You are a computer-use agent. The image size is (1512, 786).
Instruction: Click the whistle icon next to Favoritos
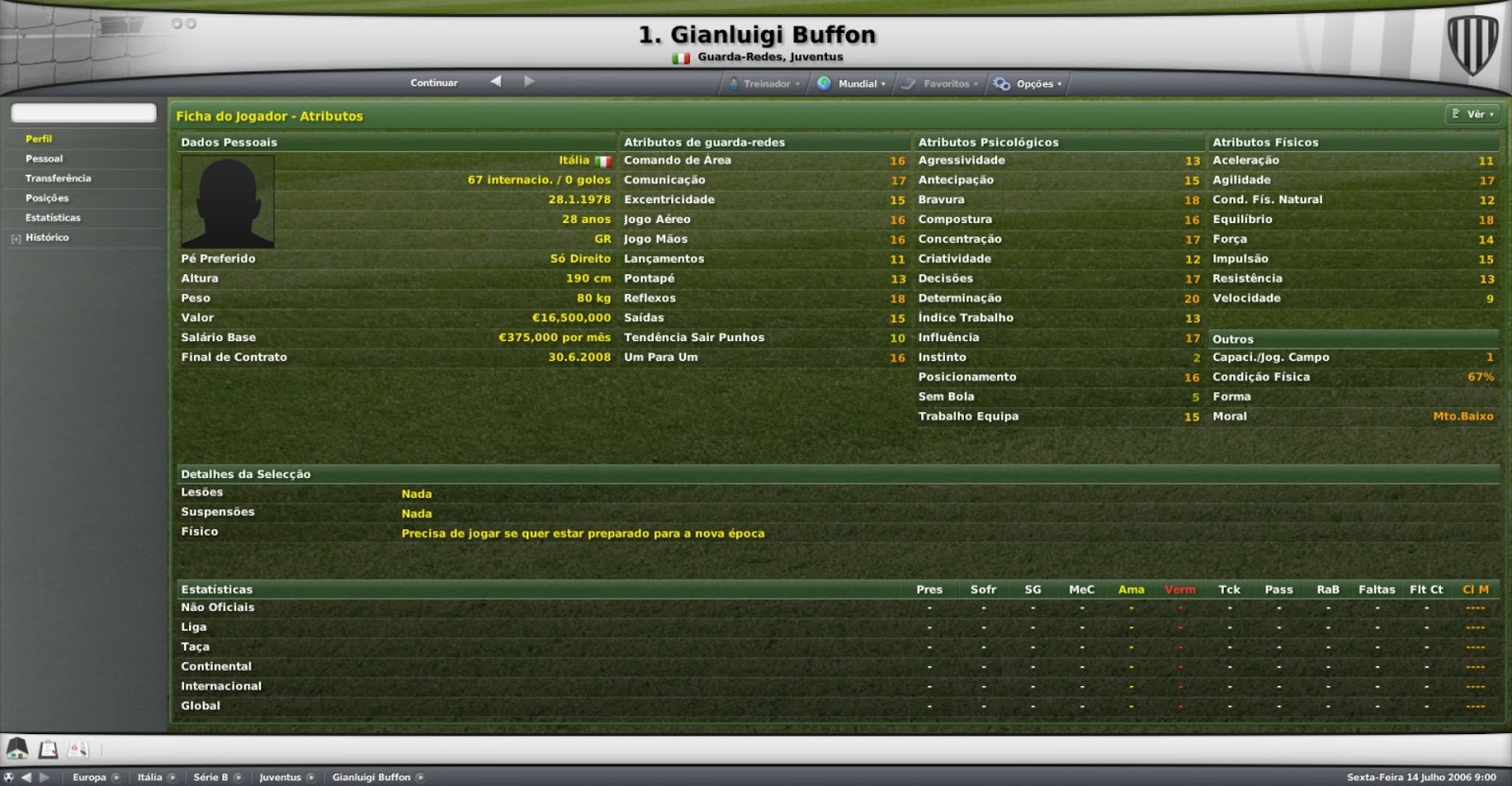[909, 83]
